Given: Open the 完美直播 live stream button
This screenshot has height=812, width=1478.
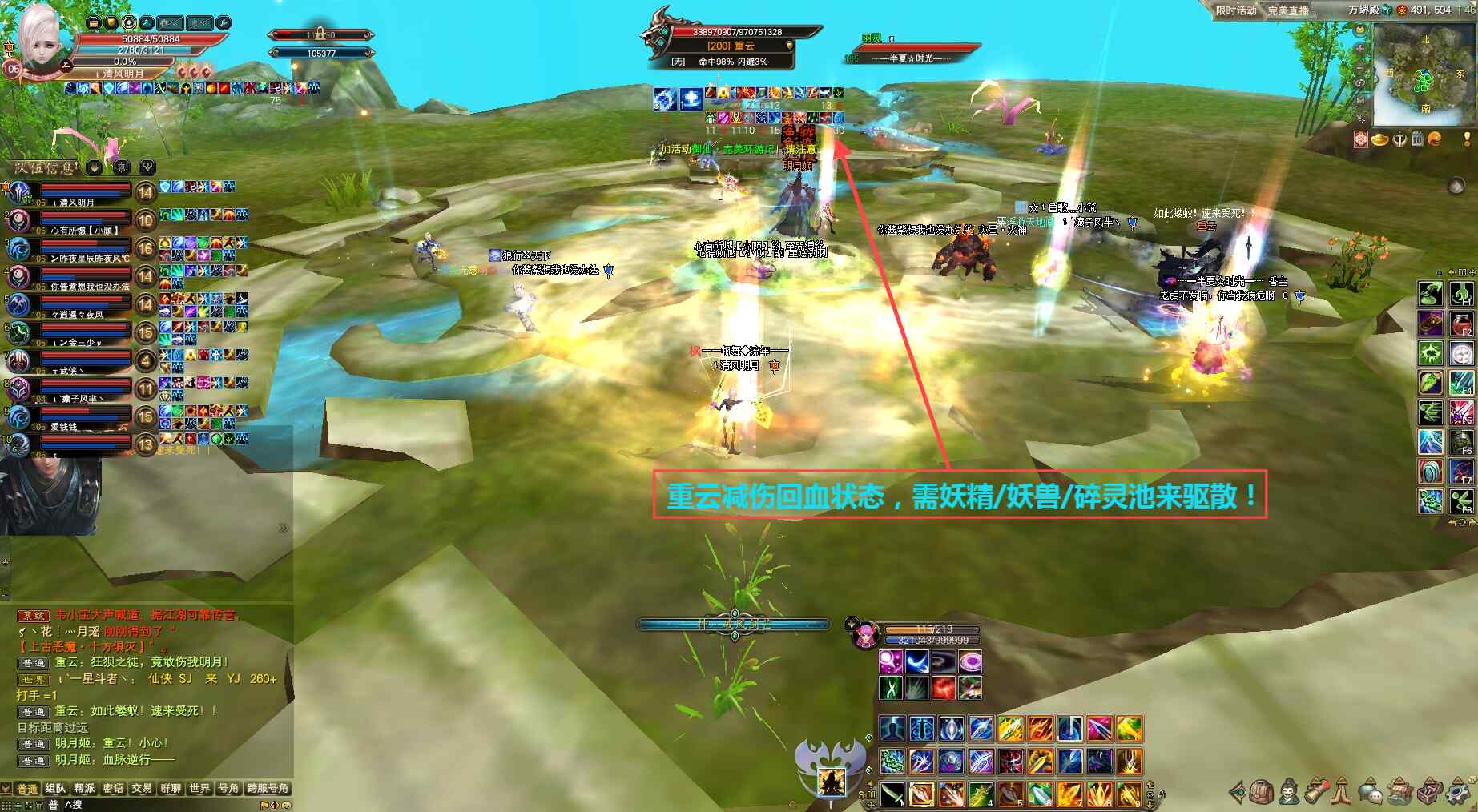Looking at the screenshot, I should coord(1288,10).
